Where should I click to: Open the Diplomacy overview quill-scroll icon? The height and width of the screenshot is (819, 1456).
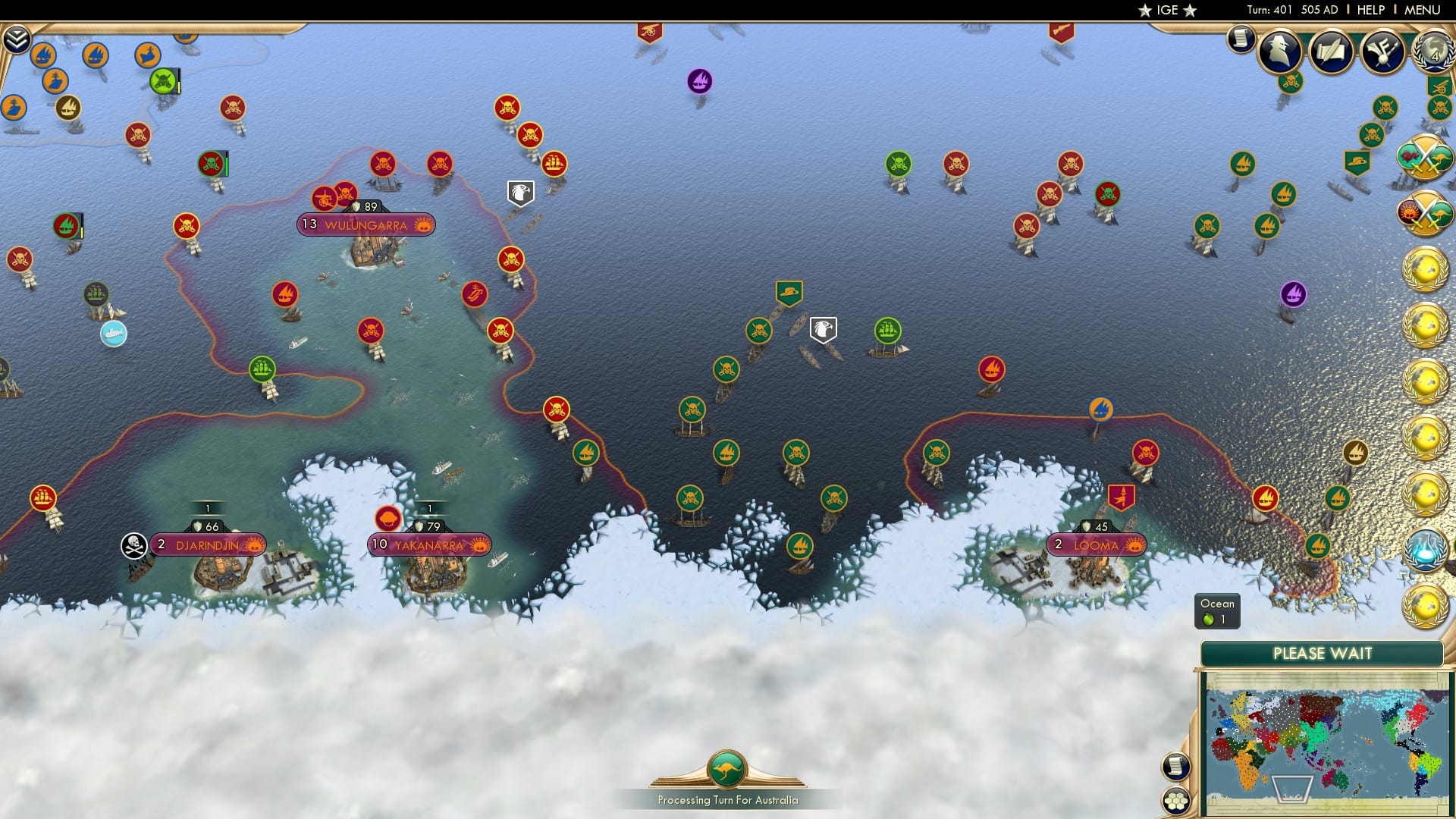pos(1332,52)
